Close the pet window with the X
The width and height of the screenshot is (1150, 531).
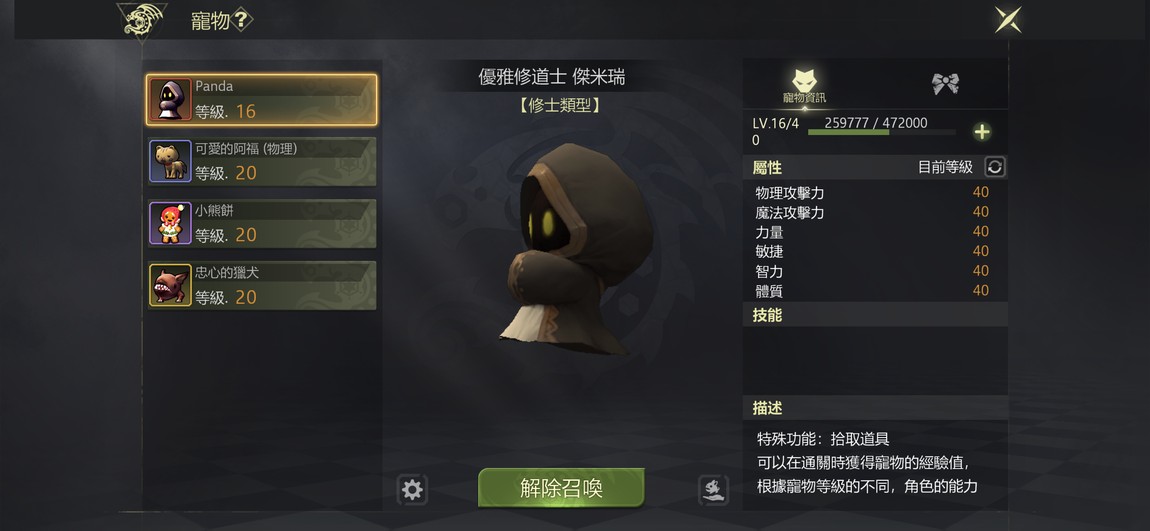[x=1008, y=20]
